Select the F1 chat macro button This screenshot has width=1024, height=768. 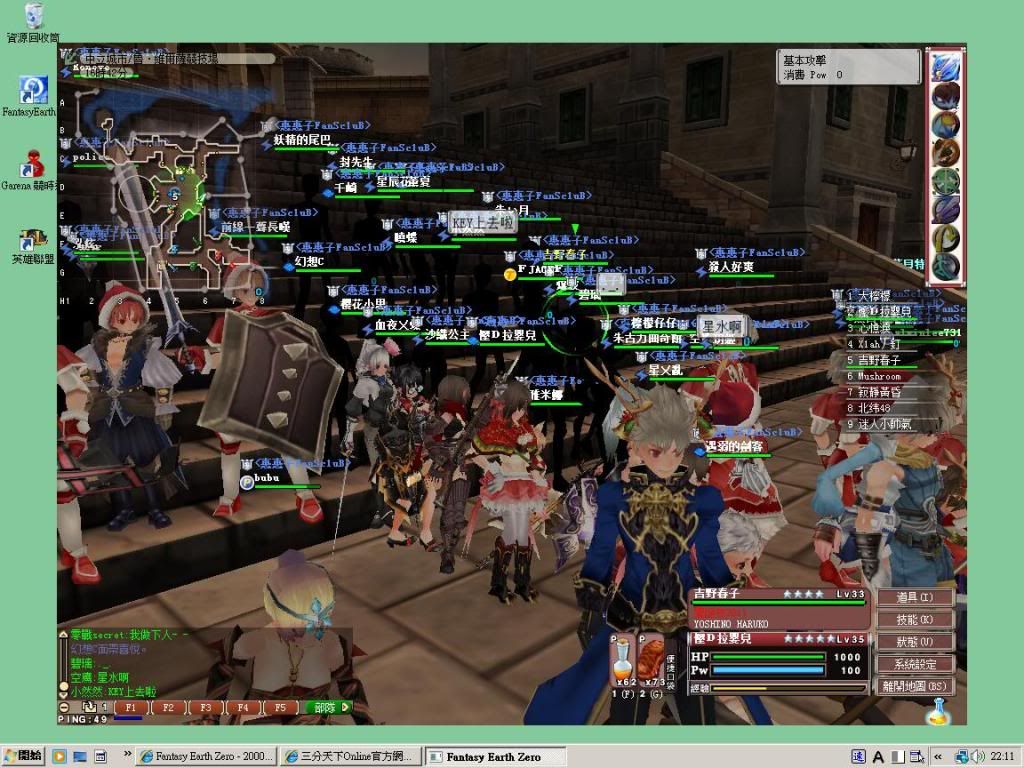click(x=131, y=707)
